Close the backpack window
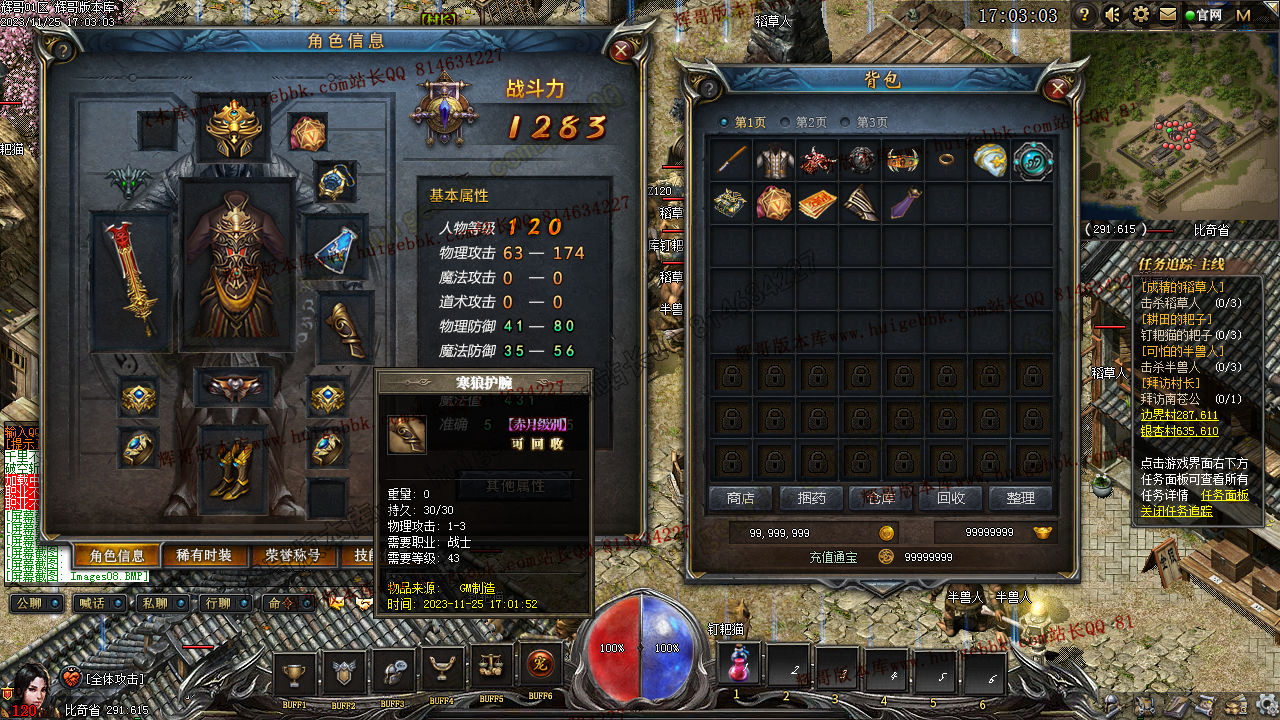The height and width of the screenshot is (720, 1280). click(x=1057, y=89)
